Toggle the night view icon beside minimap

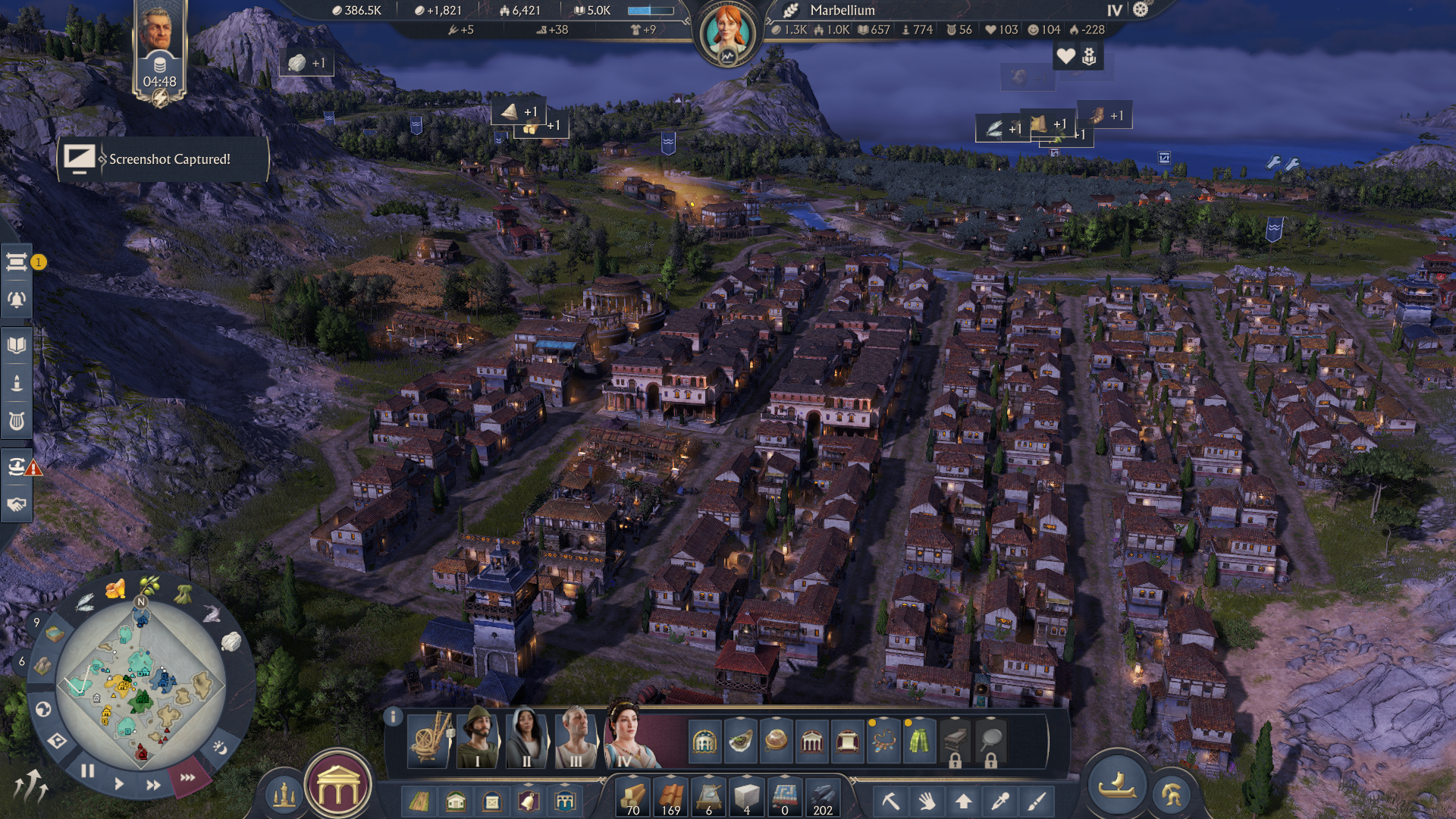tap(220, 748)
